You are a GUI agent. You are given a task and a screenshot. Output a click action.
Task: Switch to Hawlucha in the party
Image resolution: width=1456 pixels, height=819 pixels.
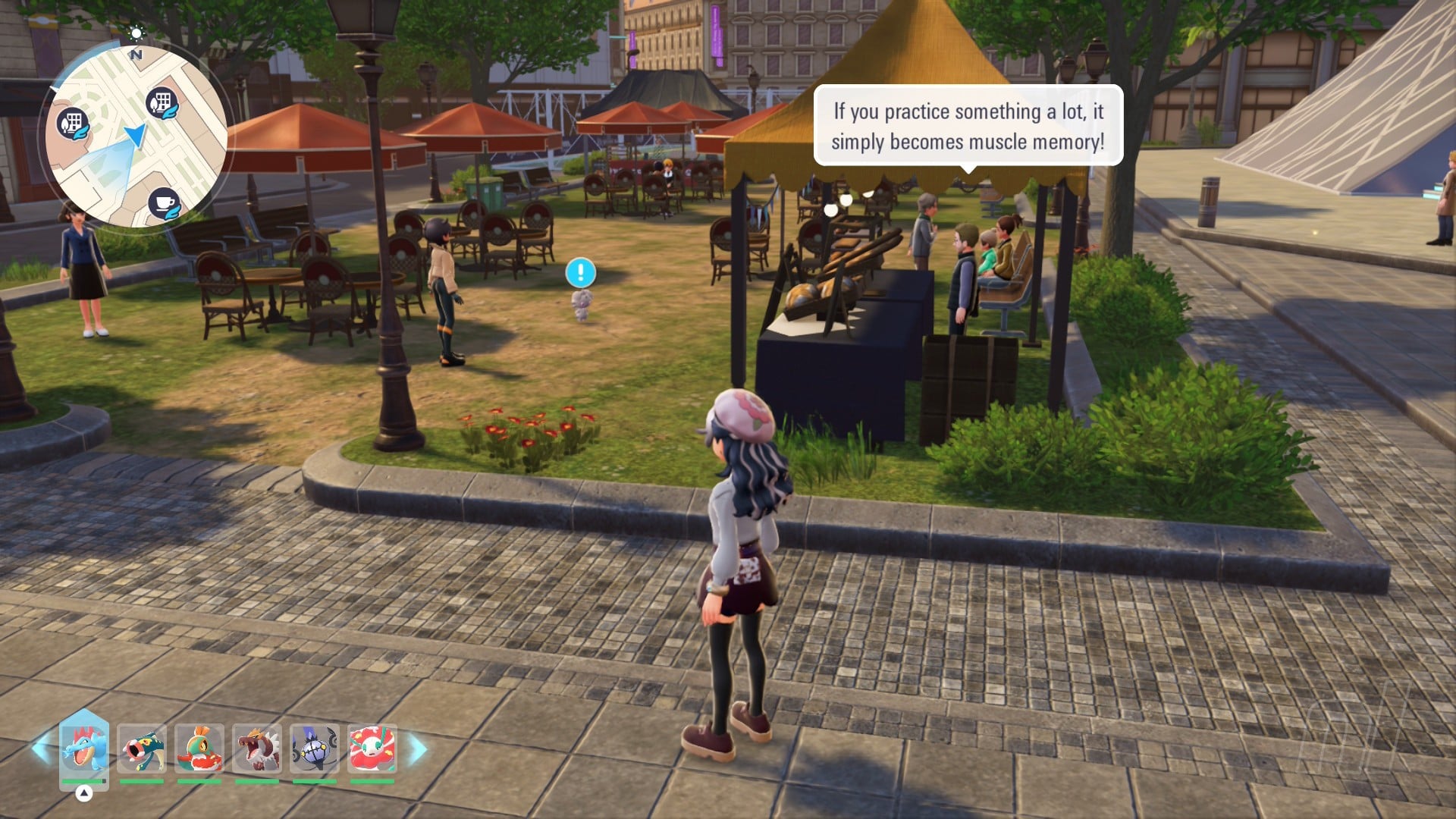point(199,748)
